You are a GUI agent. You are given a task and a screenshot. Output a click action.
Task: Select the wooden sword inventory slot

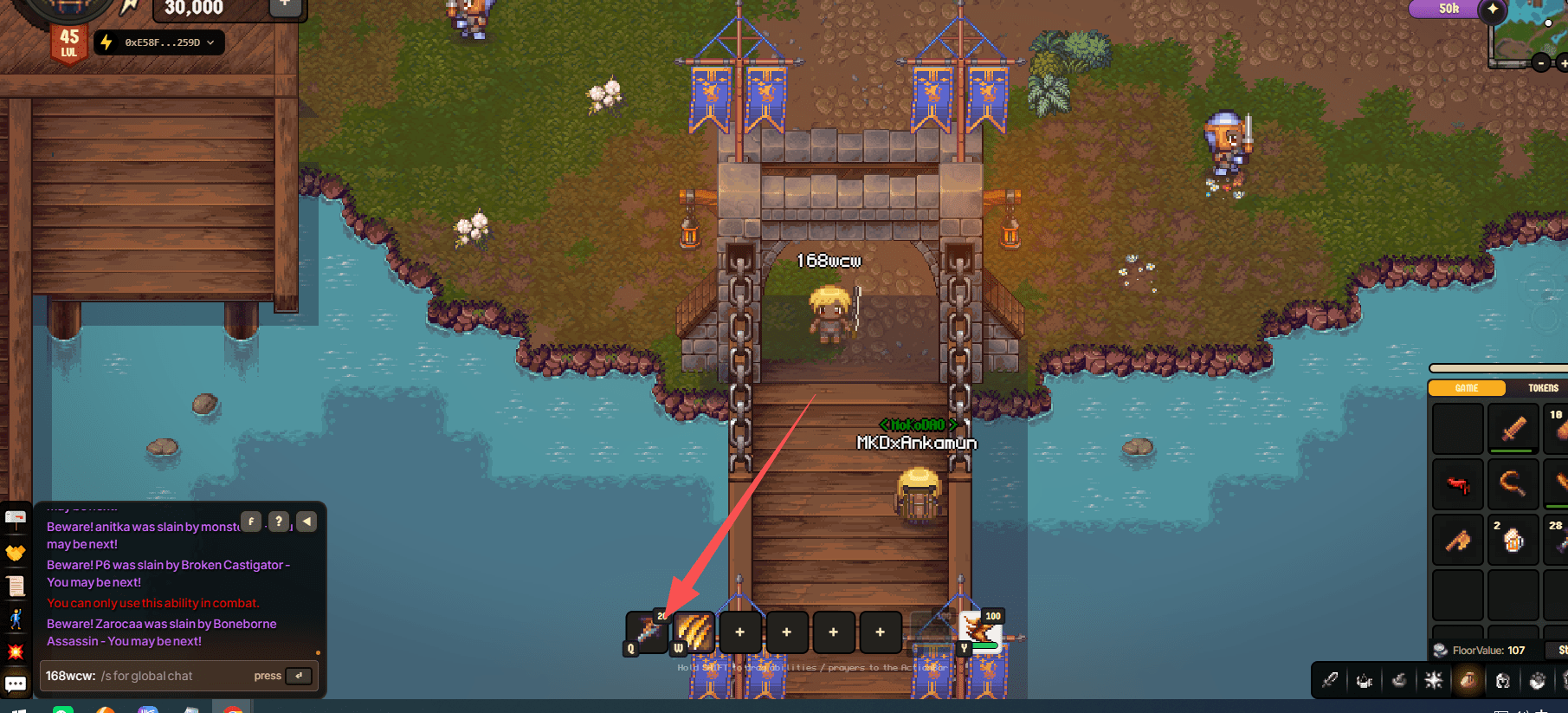(x=1513, y=429)
